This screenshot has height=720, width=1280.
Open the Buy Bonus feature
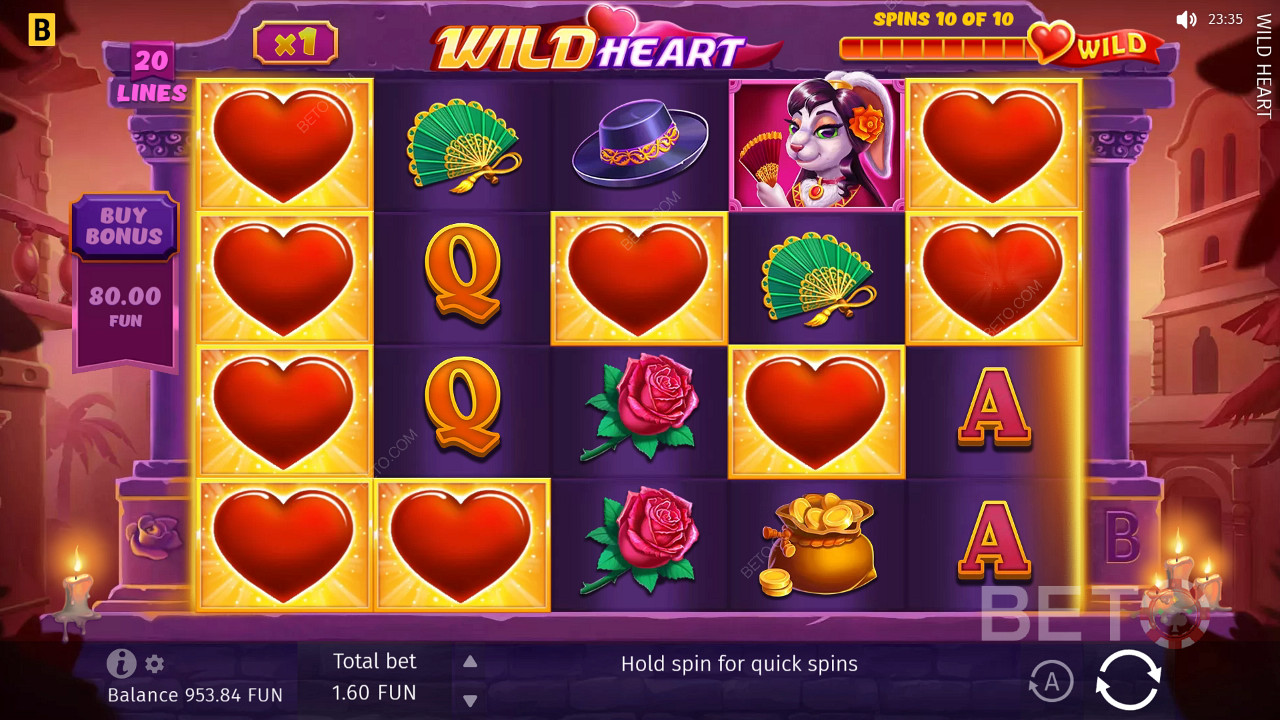(x=124, y=227)
